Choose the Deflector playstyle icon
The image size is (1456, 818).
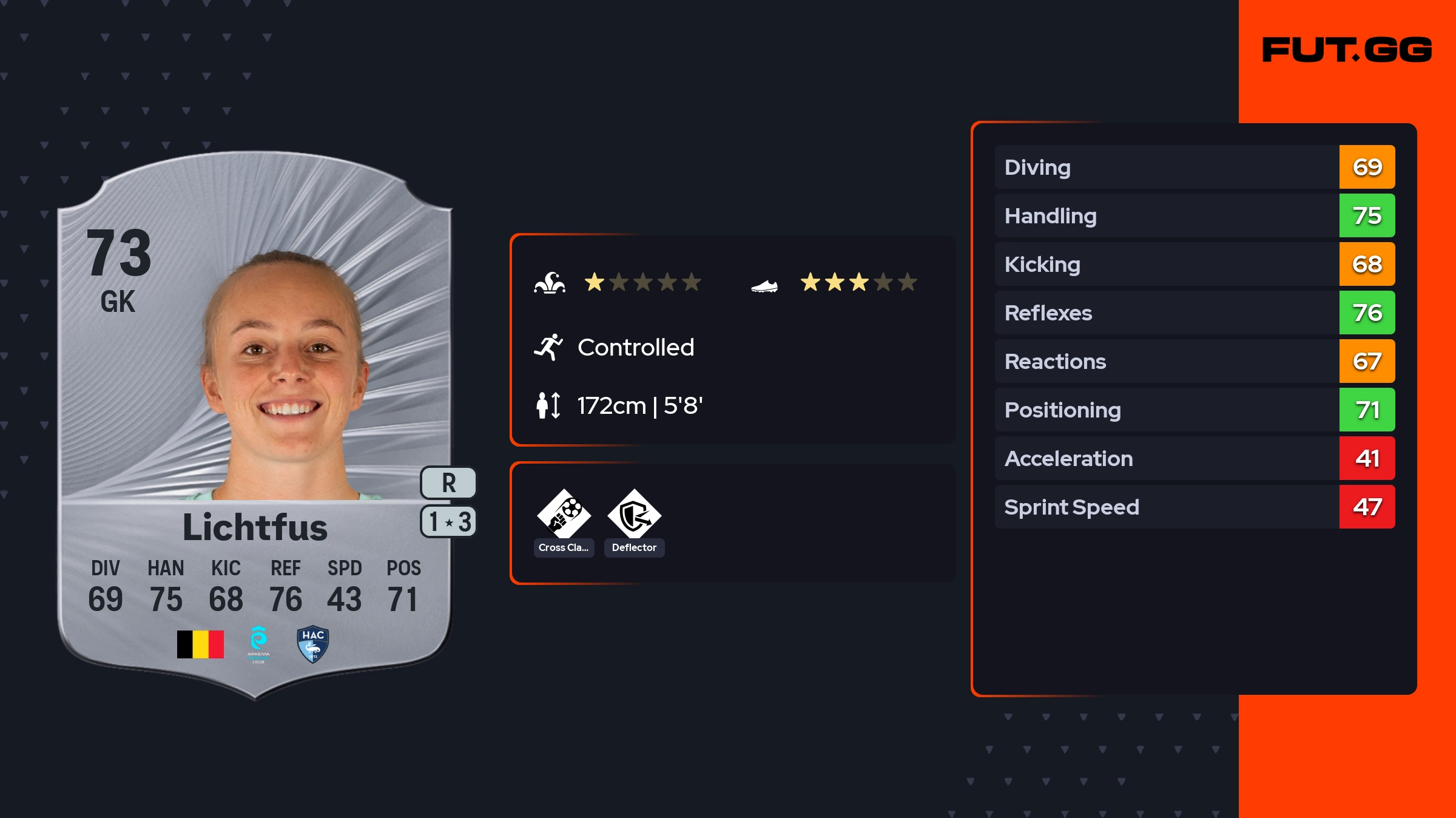[634, 515]
